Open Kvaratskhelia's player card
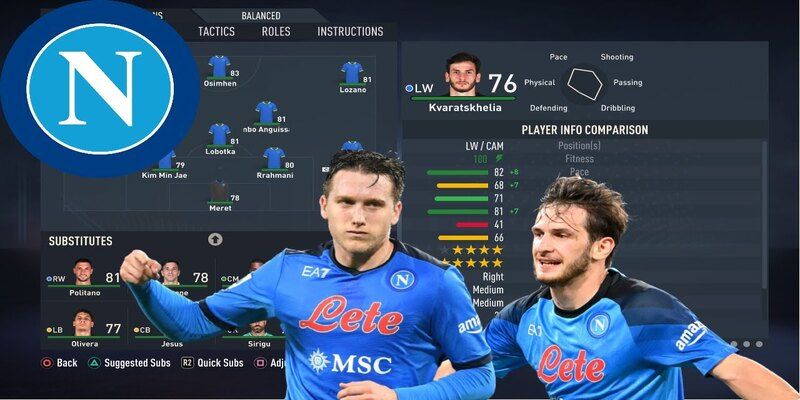Screen dimensions: 800x400 tap(462, 78)
